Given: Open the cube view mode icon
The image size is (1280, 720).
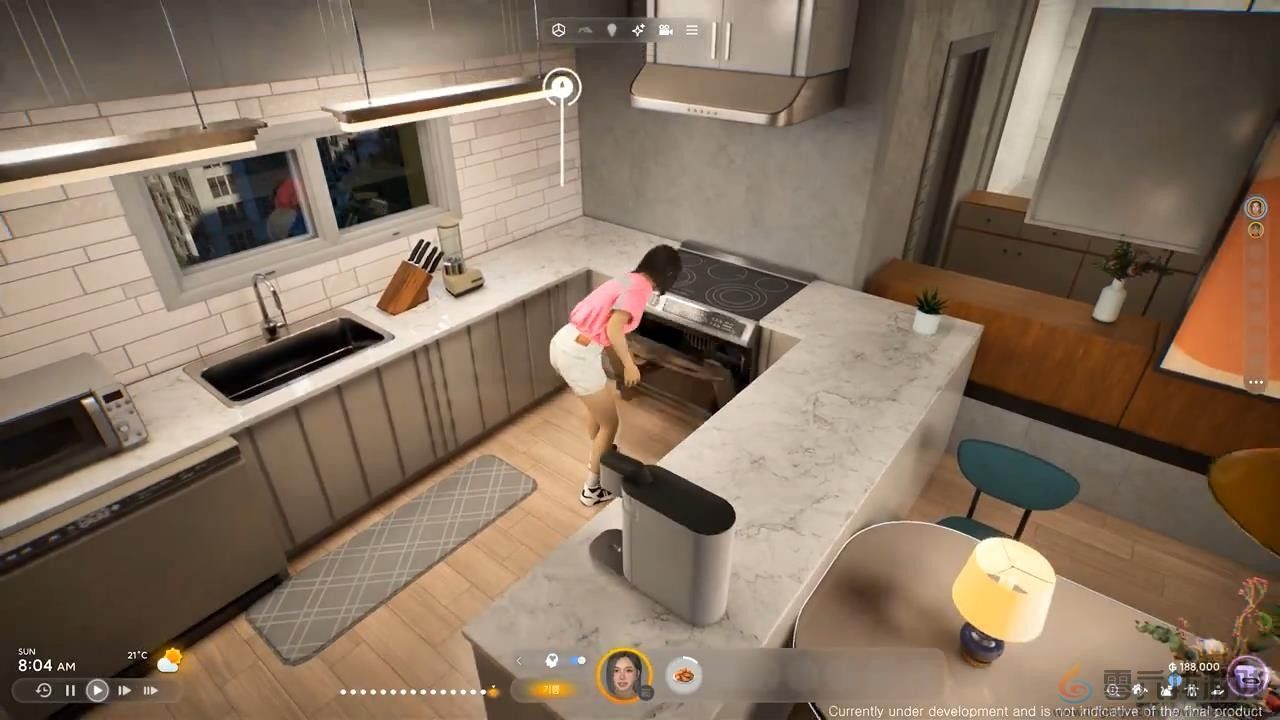Looking at the screenshot, I should [x=559, y=30].
